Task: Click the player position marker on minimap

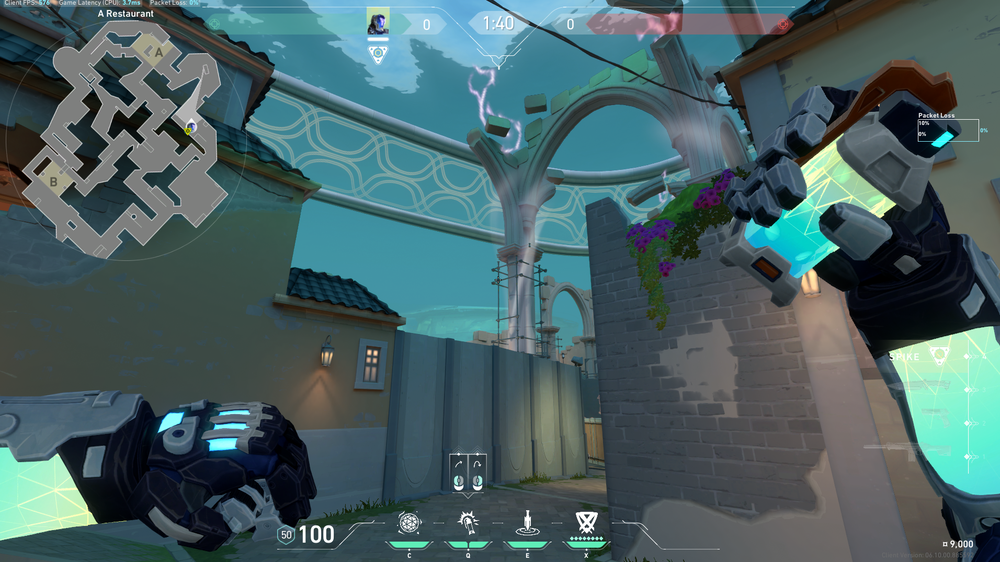Action: [x=190, y=127]
